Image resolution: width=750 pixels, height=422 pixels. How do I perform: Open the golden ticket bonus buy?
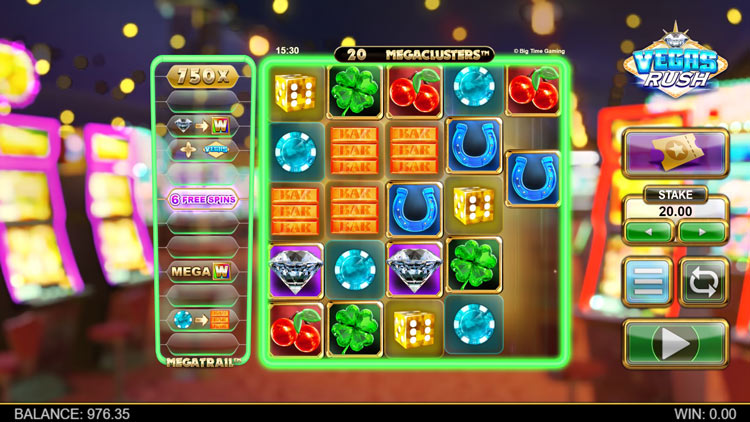[675, 153]
